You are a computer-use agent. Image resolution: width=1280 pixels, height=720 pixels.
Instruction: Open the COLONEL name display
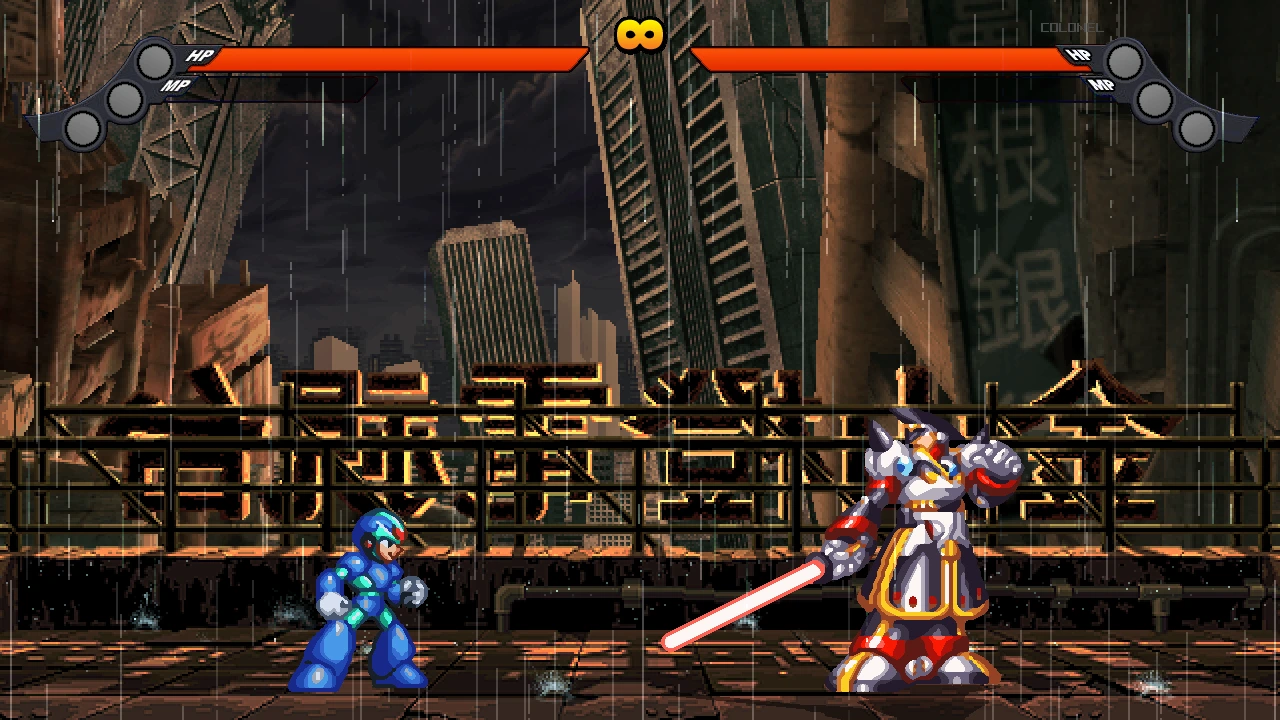(x=1072, y=28)
